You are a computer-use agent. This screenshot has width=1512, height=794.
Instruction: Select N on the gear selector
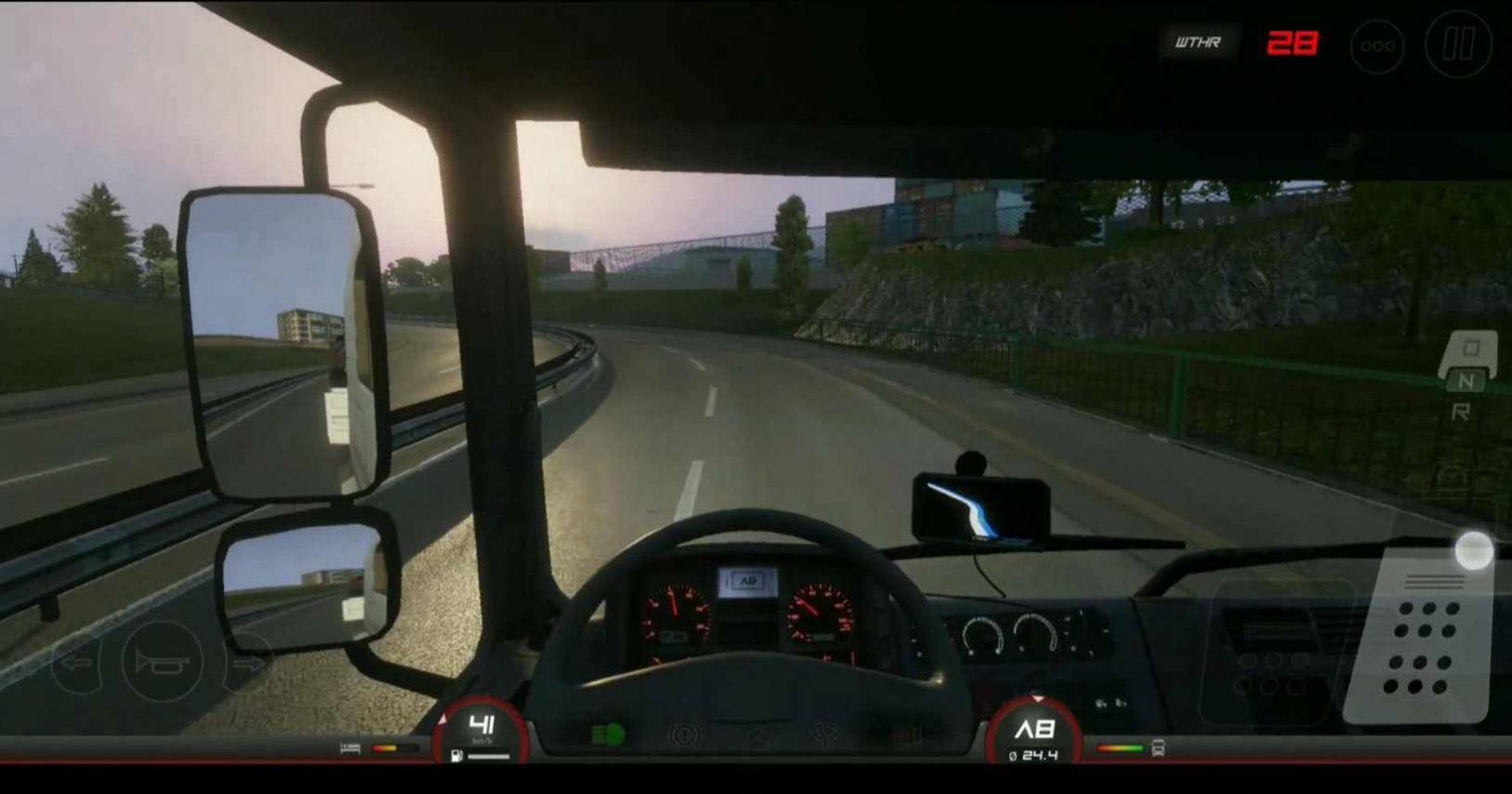click(x=1466, y=381)
